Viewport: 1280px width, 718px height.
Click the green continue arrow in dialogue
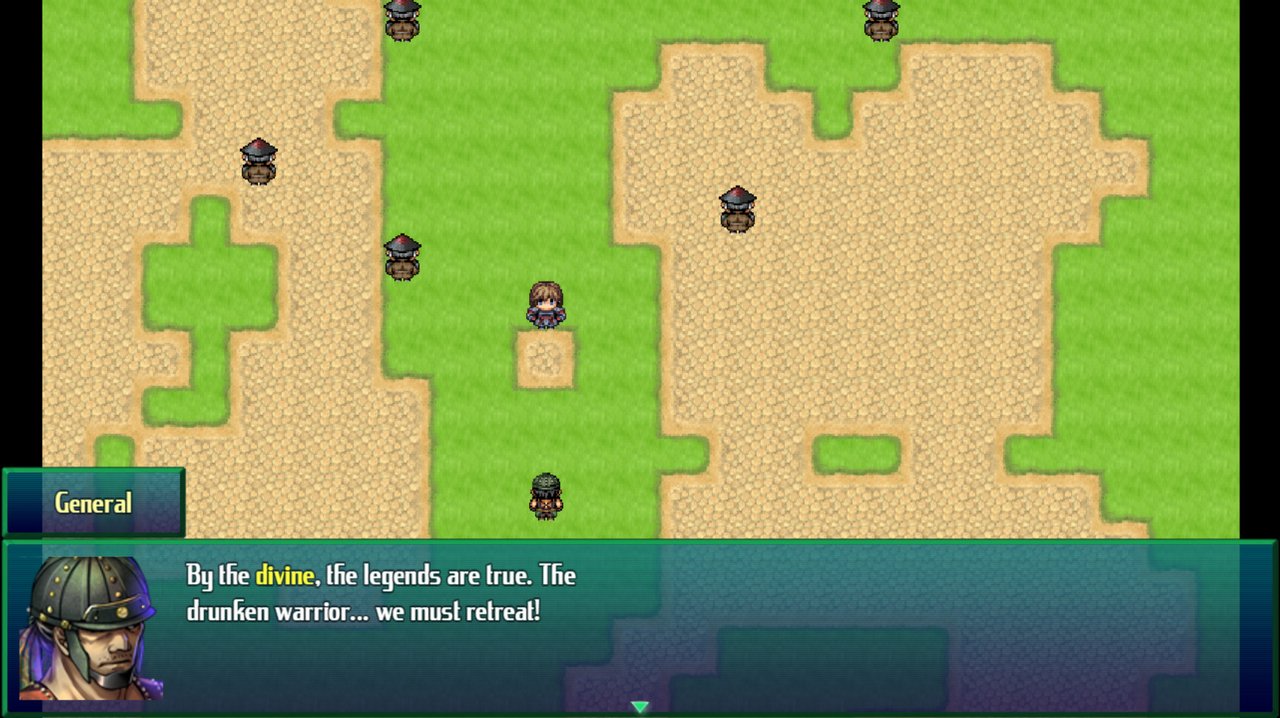[640, 707]
